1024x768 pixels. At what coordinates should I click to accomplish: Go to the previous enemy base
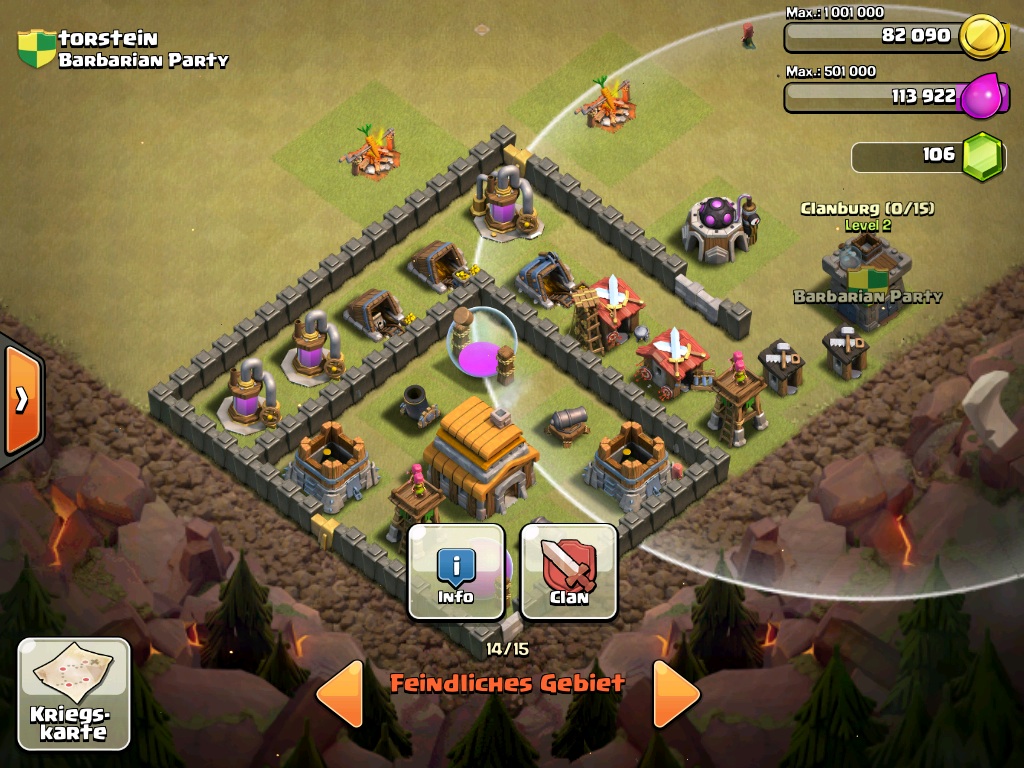[x=340, y=693]
